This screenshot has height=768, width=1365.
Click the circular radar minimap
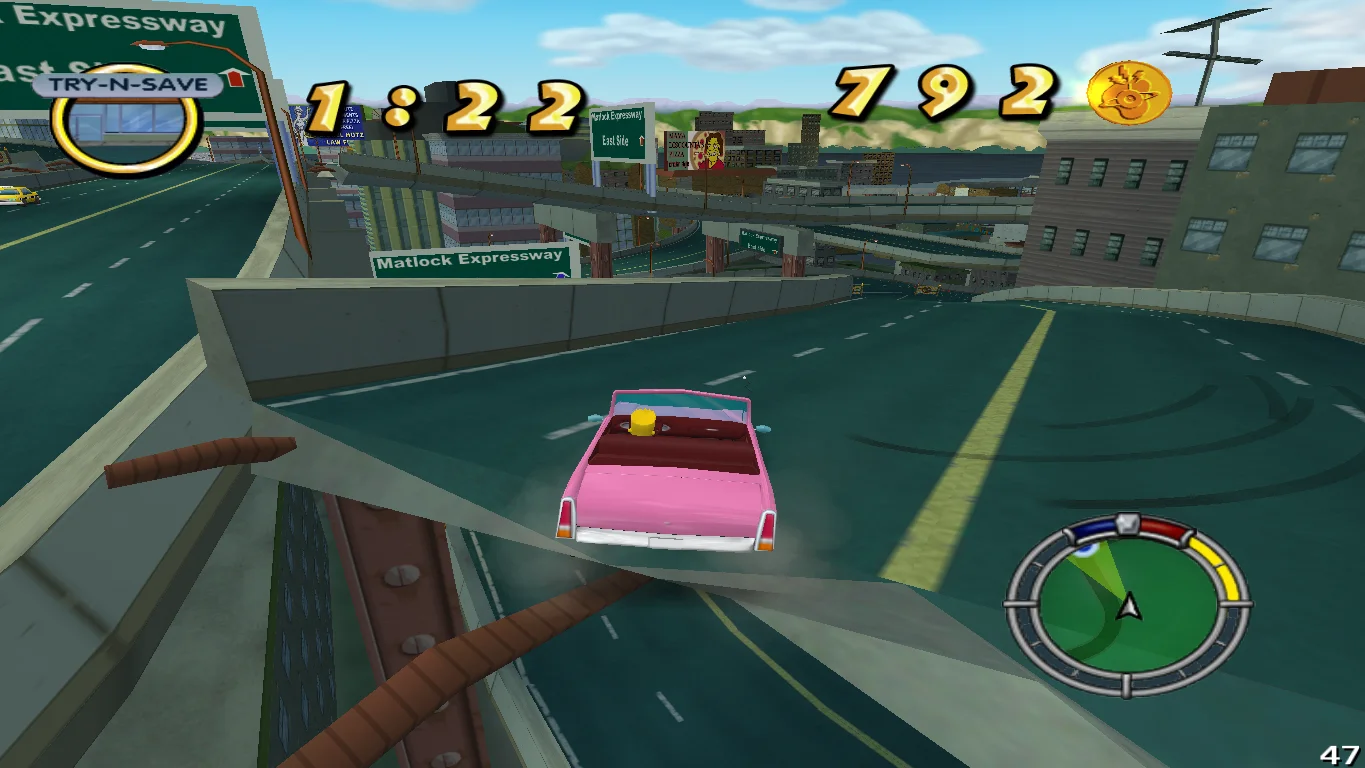(x=1127, y=604)
